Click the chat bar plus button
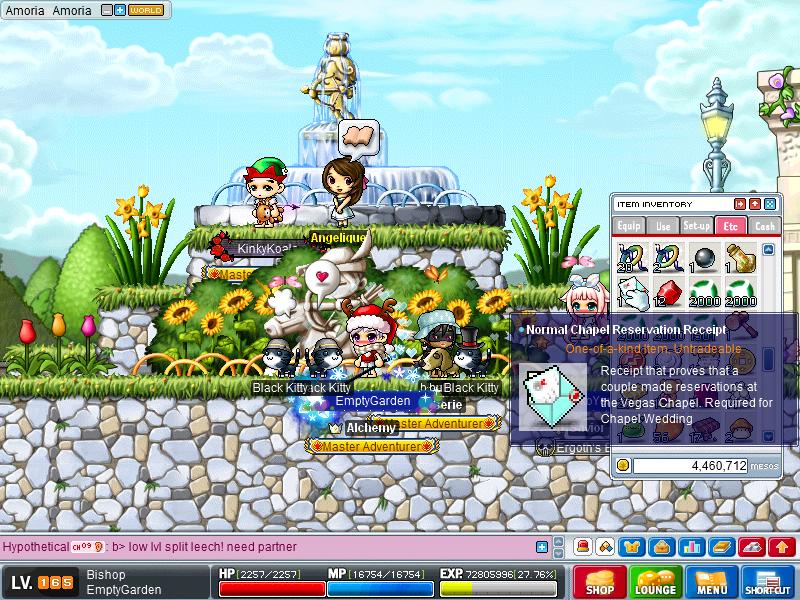 [543, 547]
